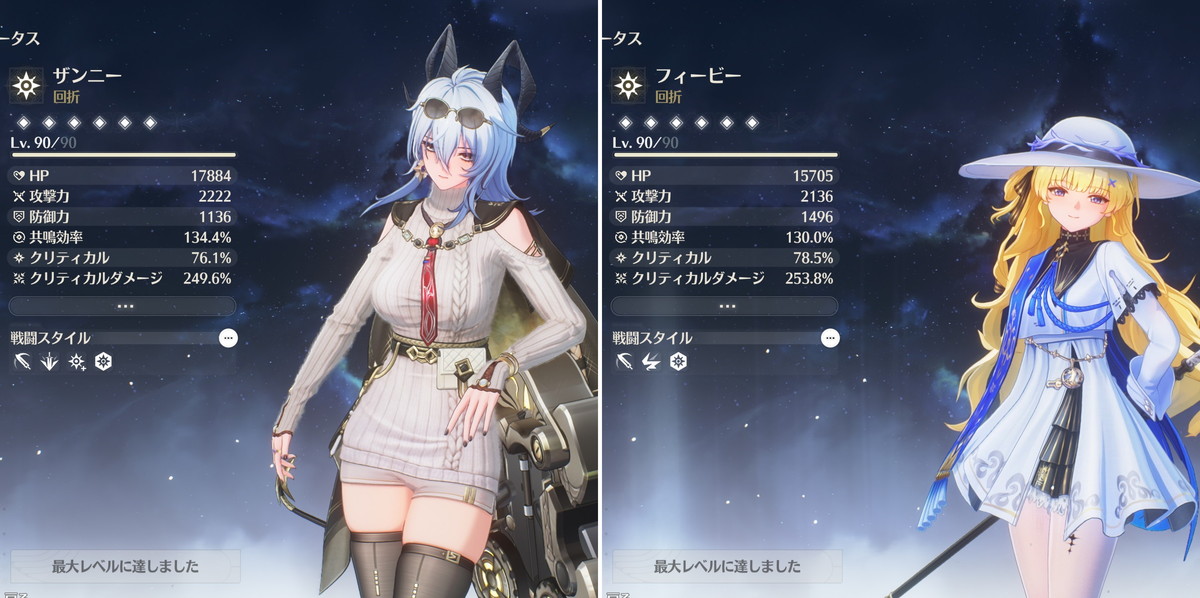Select Zani's downward arrow combat style icon
1200x598 pixels.
[x=49, y=361]
